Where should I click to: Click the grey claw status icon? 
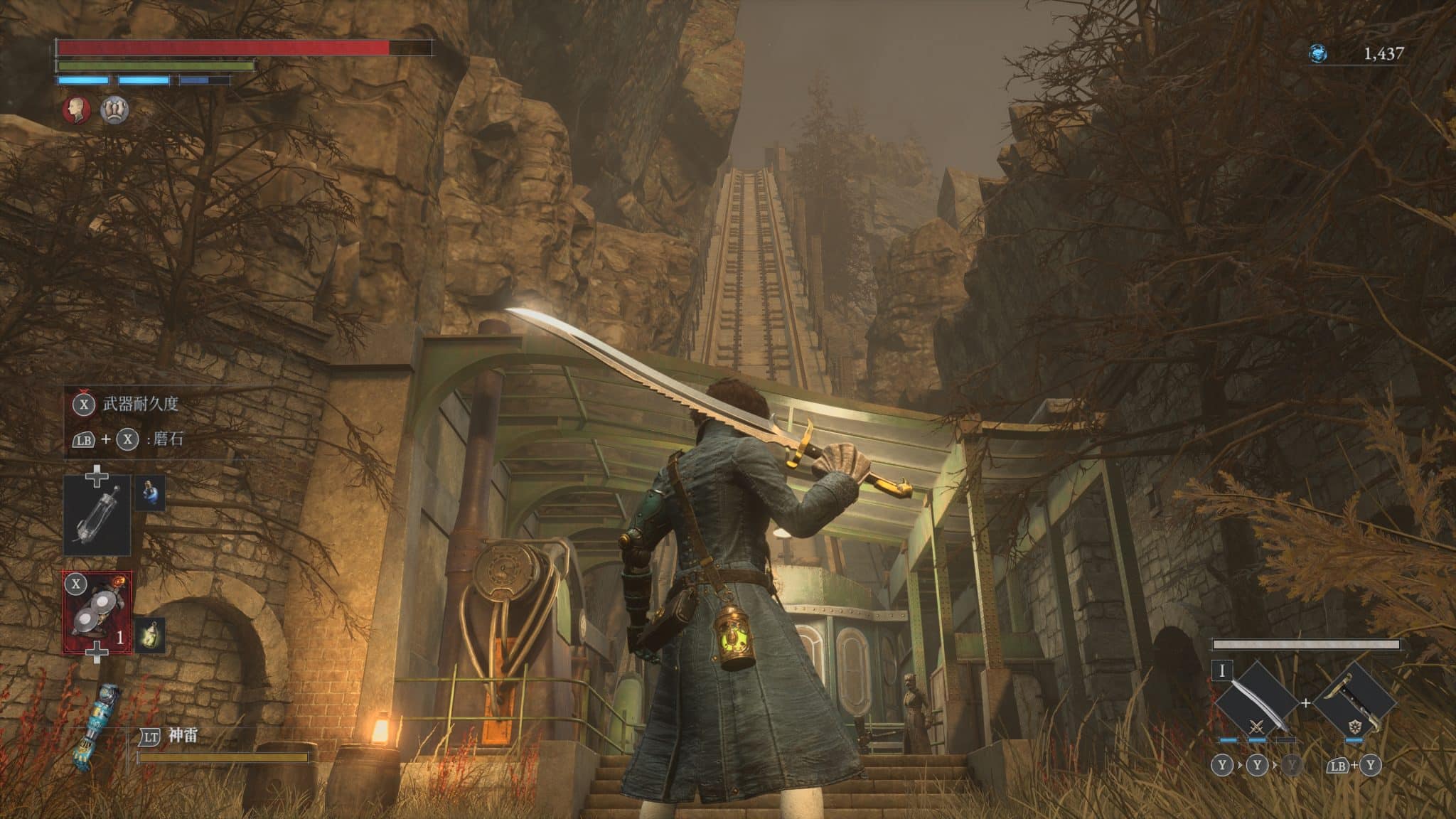click(114, 110)
